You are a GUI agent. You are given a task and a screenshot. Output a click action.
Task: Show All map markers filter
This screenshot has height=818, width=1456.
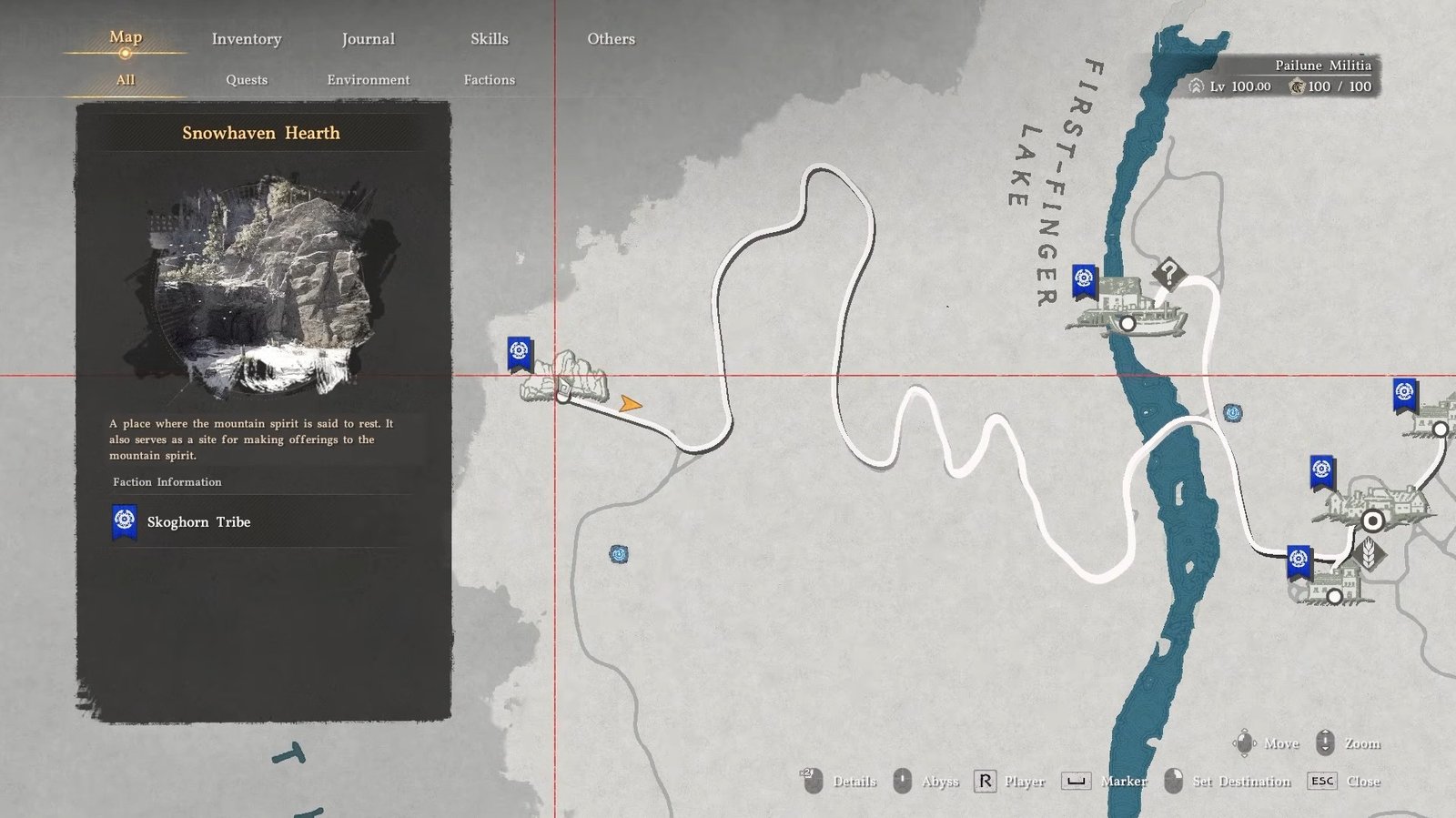(x=126, y=80)
